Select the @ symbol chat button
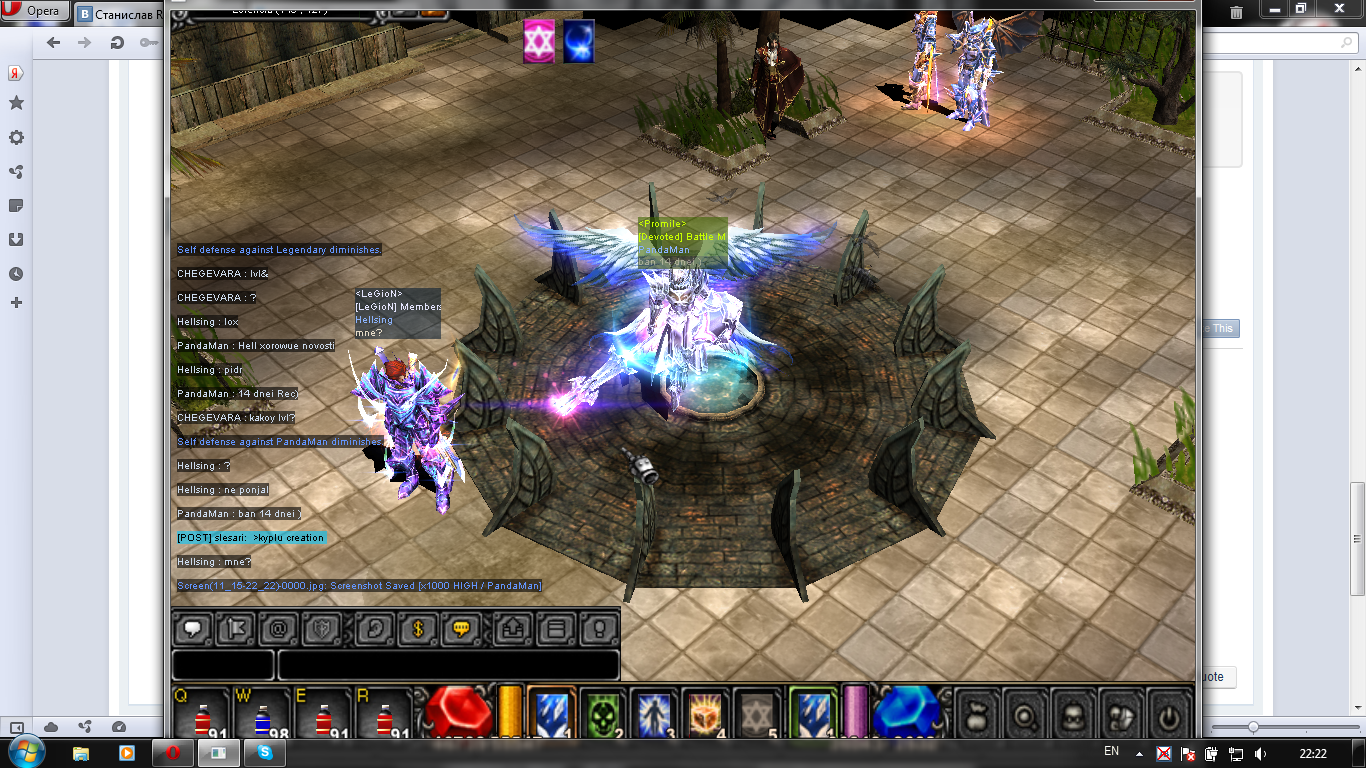1366x768 pixels. (279, 629)
